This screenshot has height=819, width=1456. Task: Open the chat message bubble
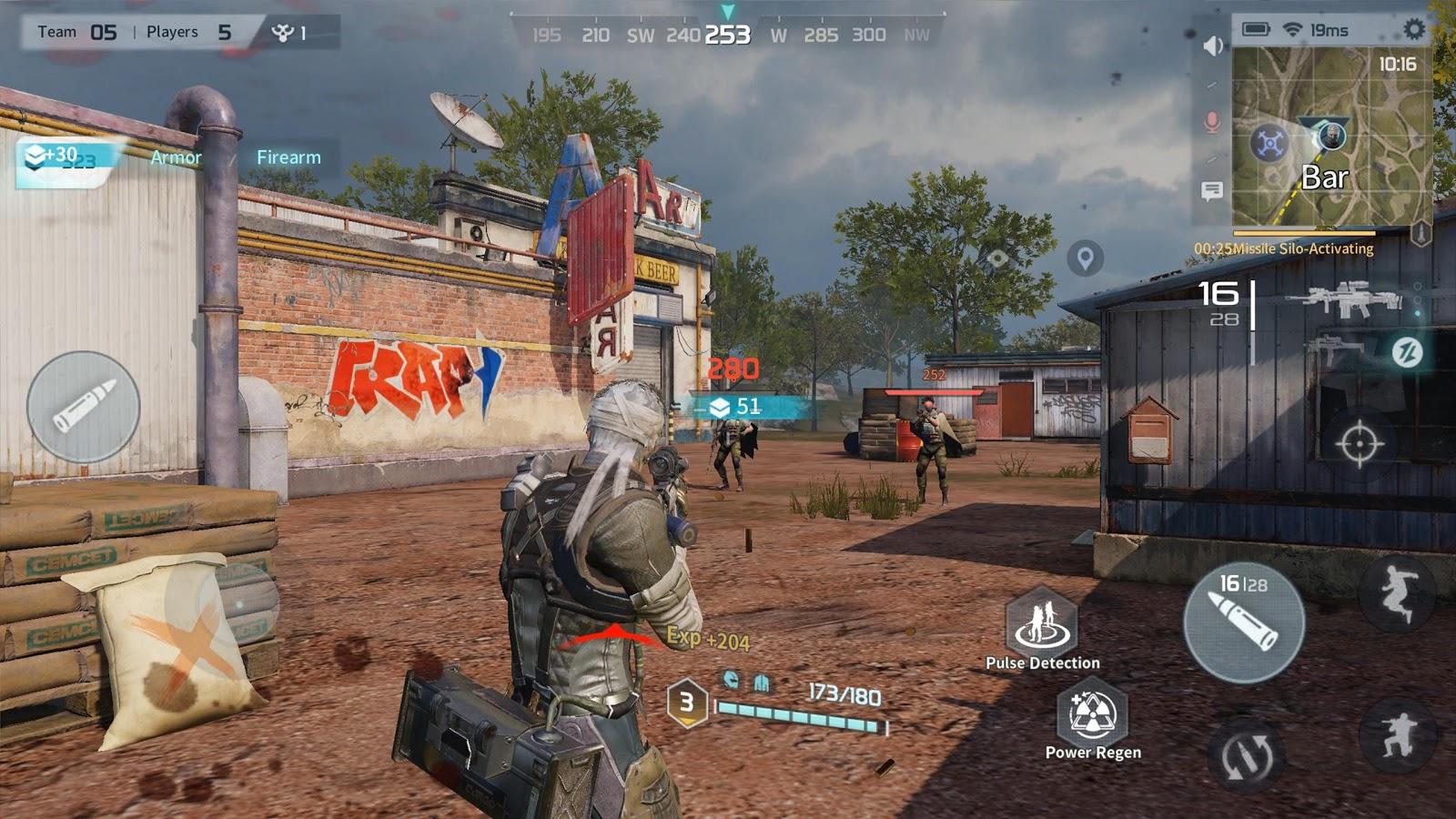pyautogui.click(x=1211, y=191)
